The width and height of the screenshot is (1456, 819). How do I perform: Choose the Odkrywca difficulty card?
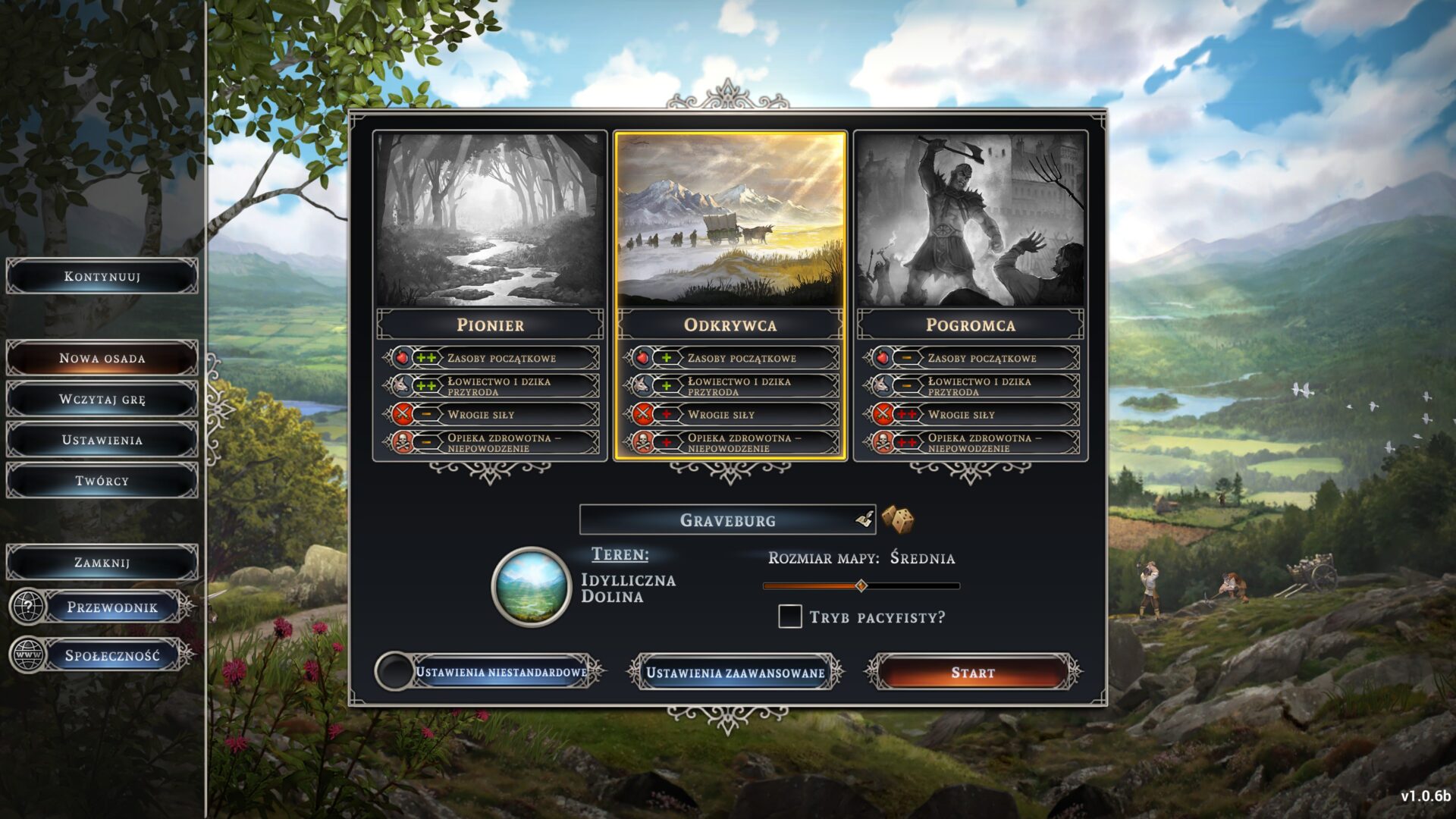[x=730, y=220]
